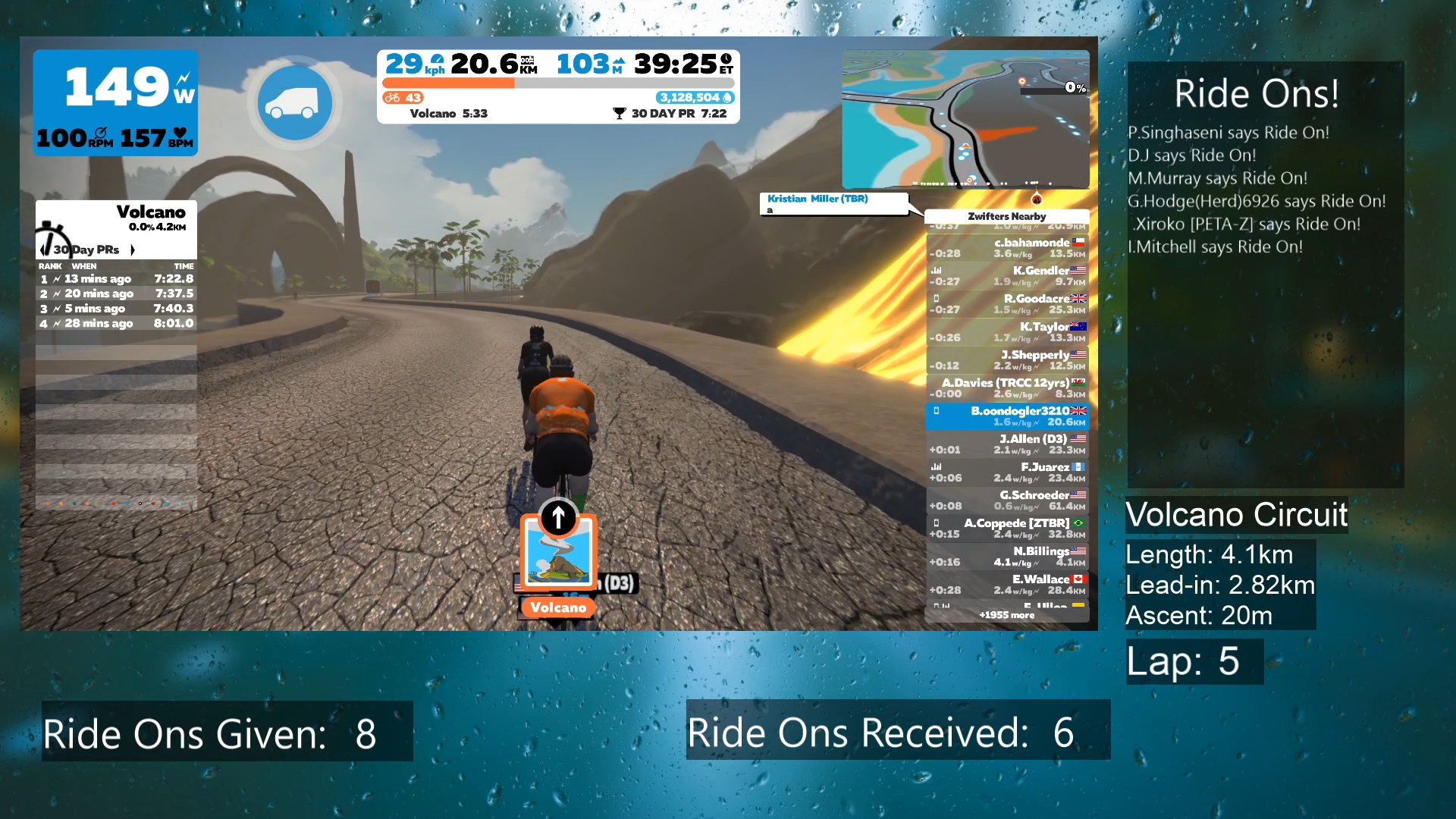Open Kristian Miller (TBR) chat message

(833, 203)
